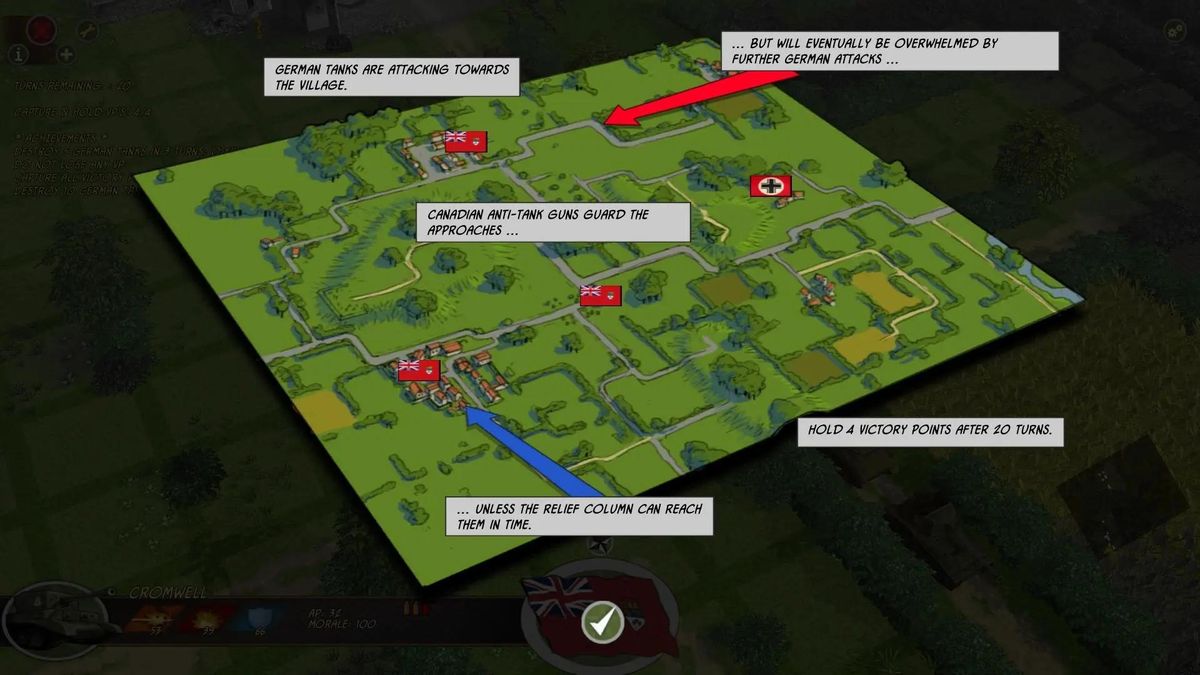
Task: Select the wrench tools icon
Action: coord(89,30)
